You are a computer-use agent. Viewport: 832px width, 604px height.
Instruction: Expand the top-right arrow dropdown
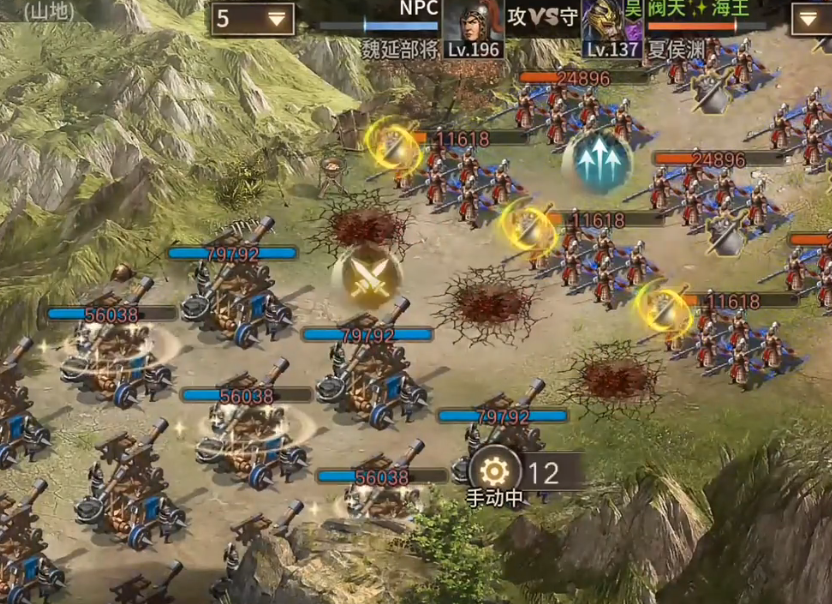[x=809, y=19]
